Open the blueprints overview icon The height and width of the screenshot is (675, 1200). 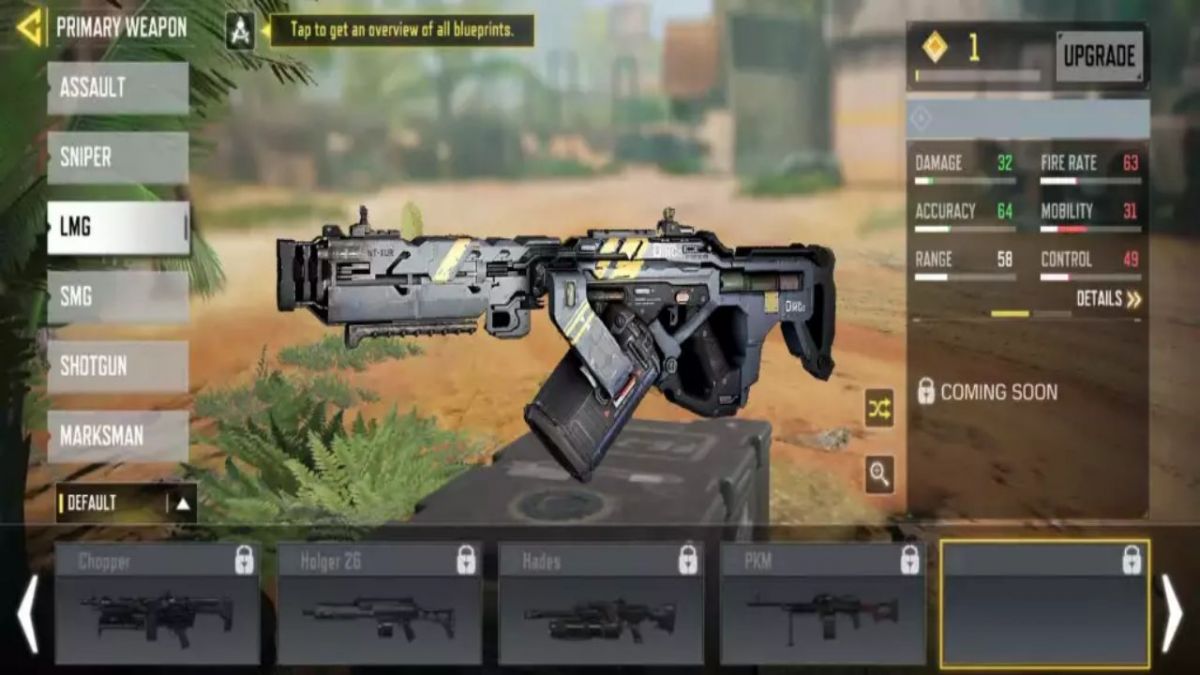point(240,30)
